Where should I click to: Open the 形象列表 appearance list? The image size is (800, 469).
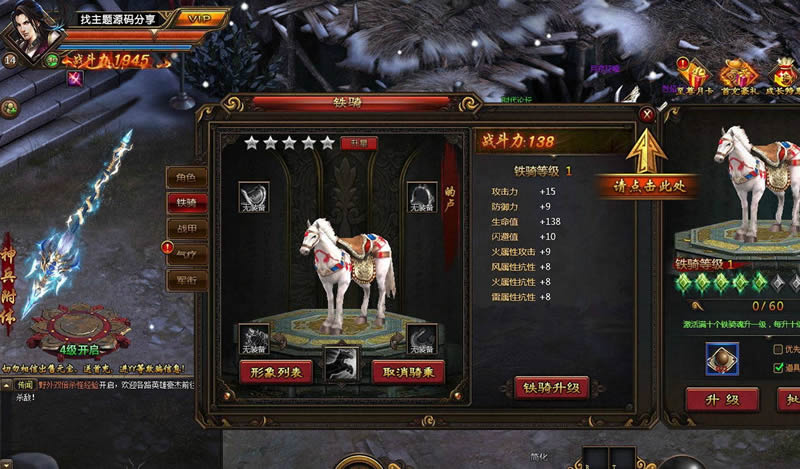point(275,371)
